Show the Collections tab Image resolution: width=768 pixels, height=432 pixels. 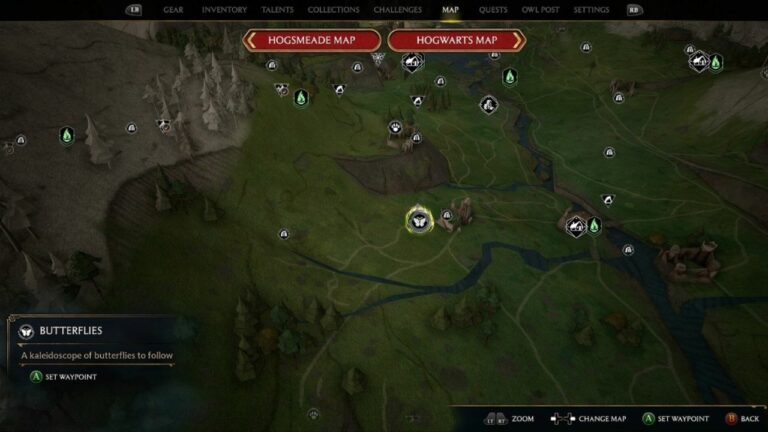click(x=333, y=10)
